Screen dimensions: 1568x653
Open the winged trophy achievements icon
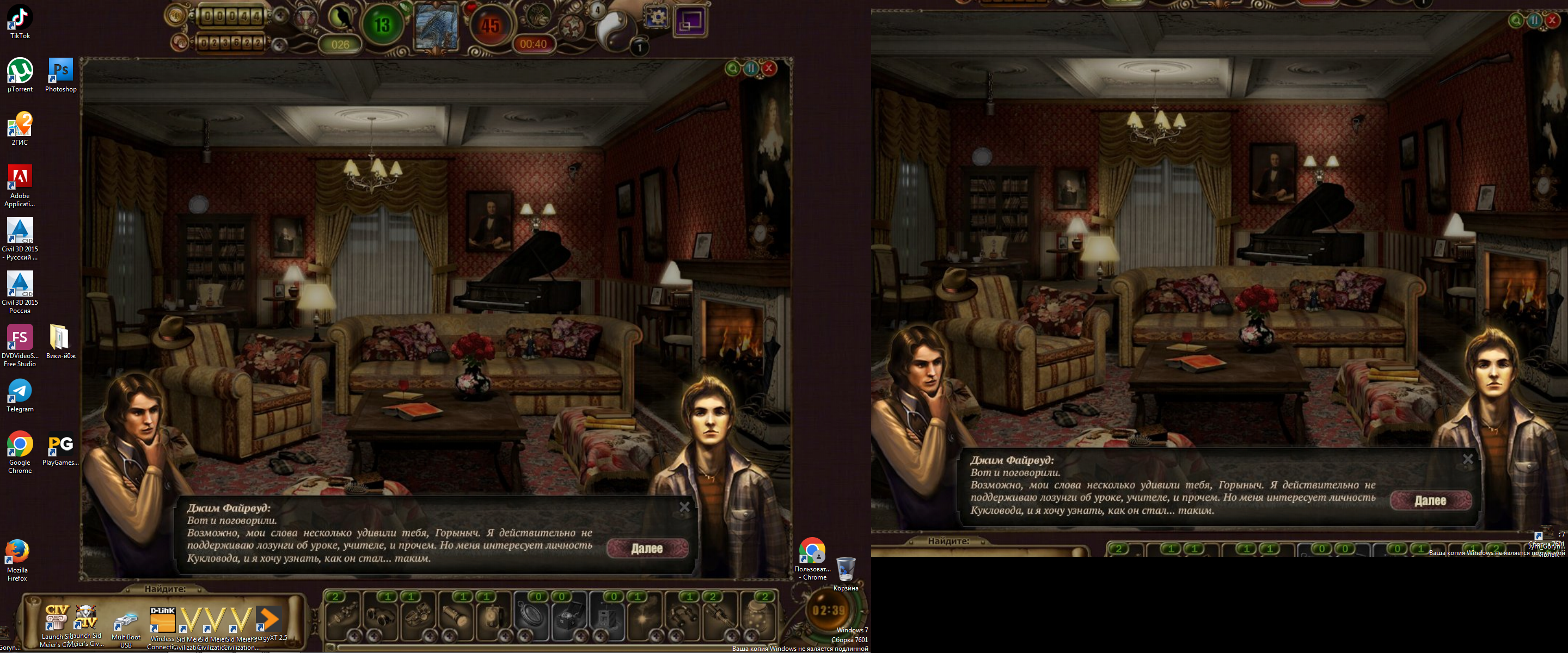click(304, 19)
